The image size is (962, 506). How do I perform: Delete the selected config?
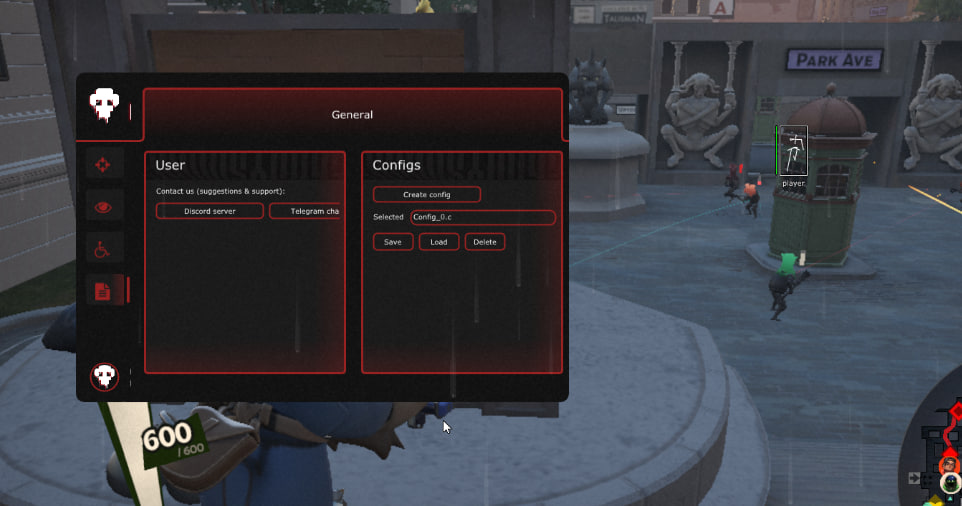tap(485, 242)
